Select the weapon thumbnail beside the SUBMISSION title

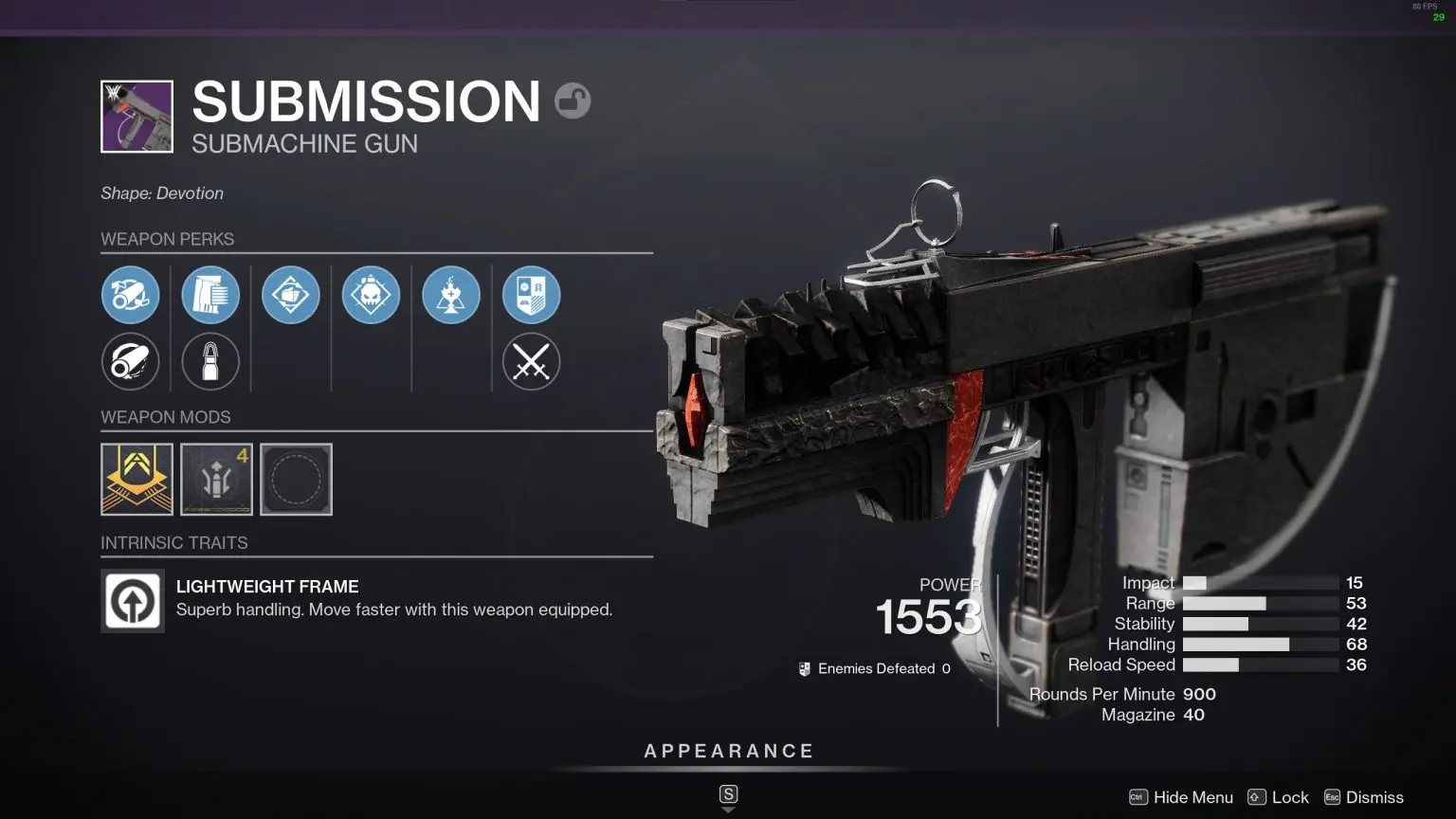tap(136, 116)
